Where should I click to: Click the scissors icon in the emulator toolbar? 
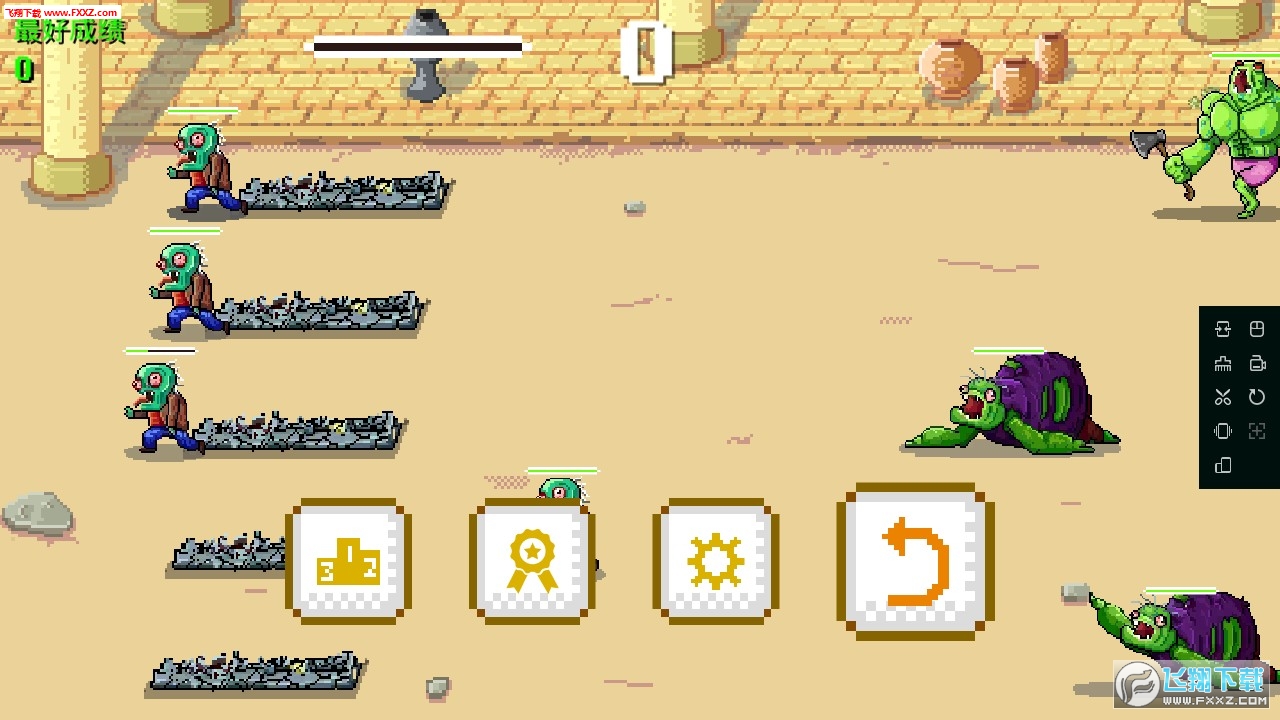1222,397
